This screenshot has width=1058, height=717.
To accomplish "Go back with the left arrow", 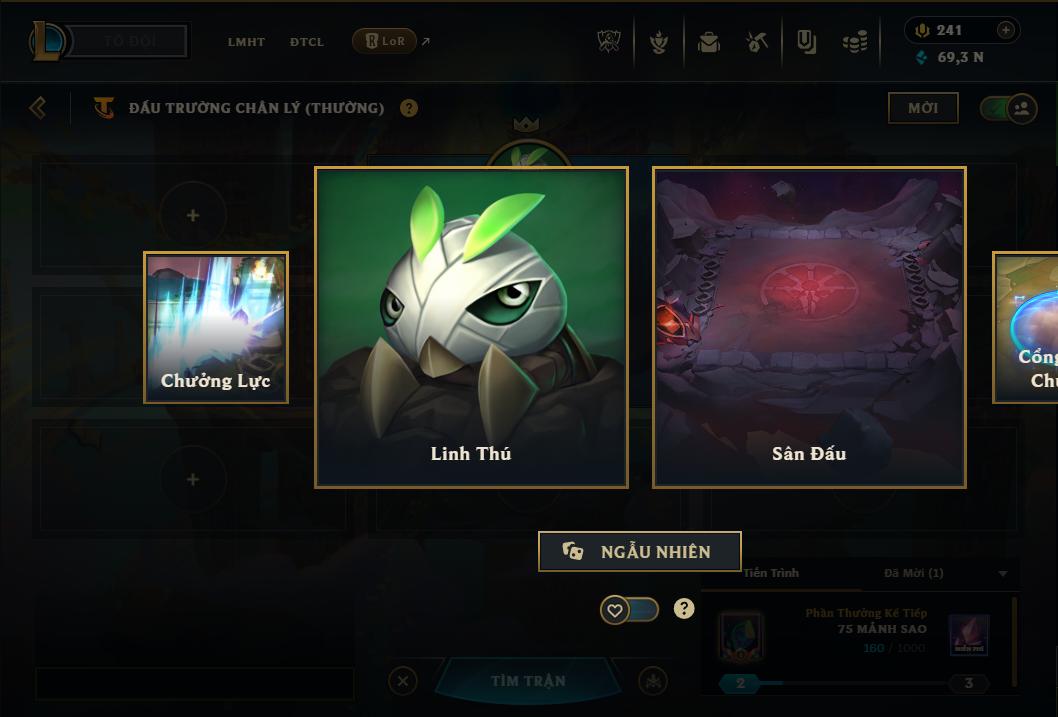I will pyautogui.click(x=38, y=107).
